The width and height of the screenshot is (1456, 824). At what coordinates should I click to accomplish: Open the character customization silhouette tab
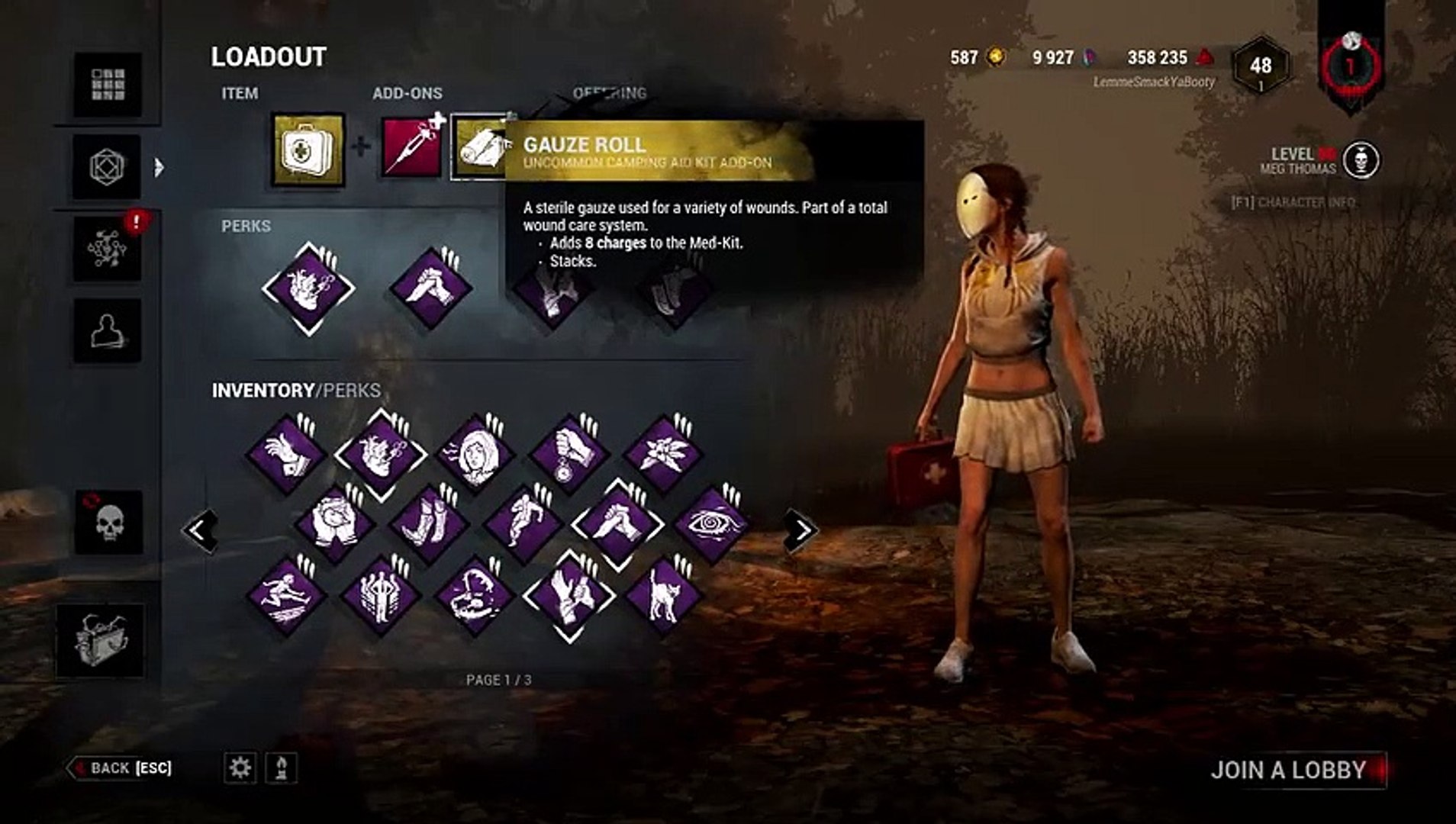point(108,330)
